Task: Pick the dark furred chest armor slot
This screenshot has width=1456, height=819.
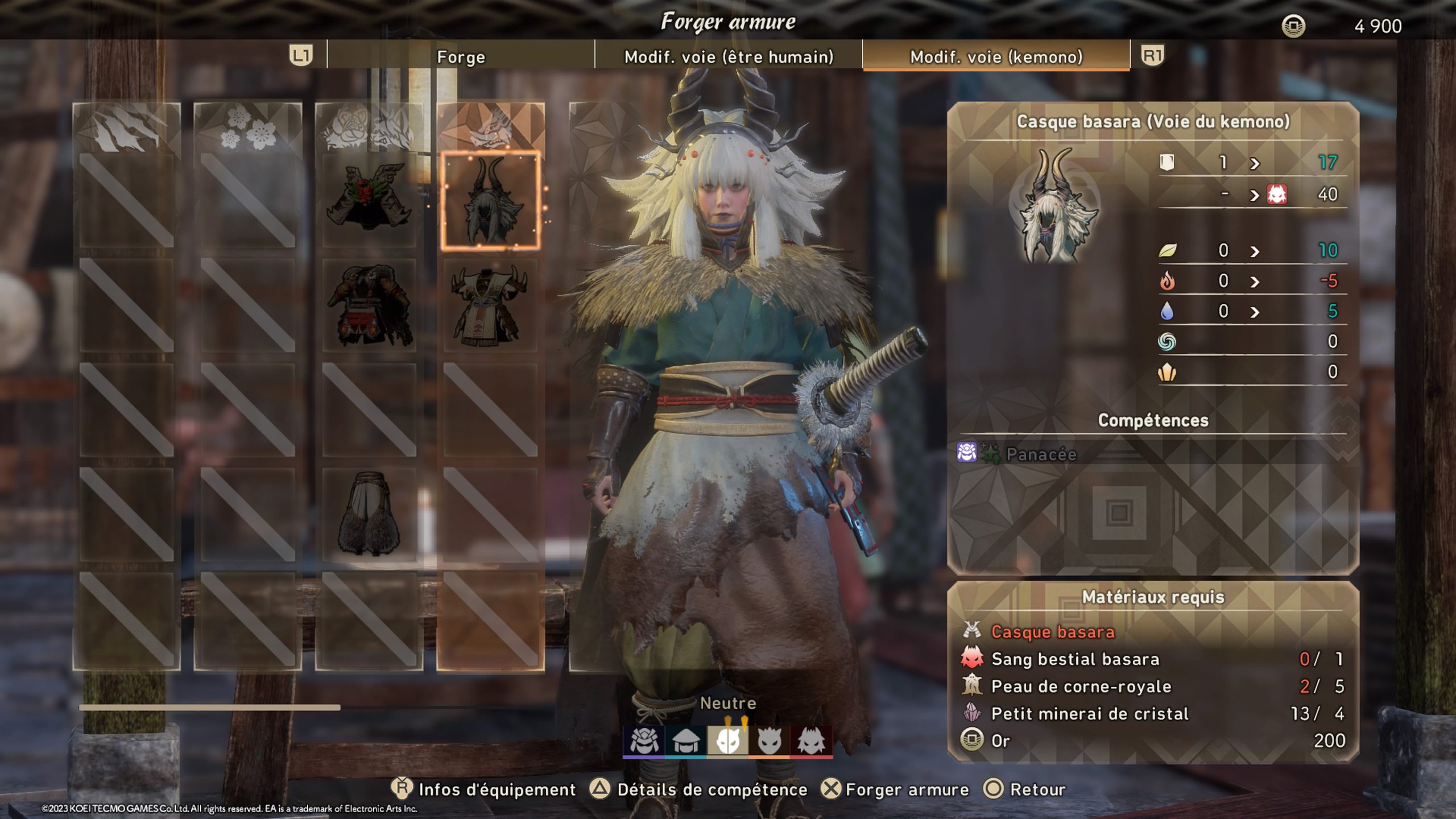Action: click(369, 305)
